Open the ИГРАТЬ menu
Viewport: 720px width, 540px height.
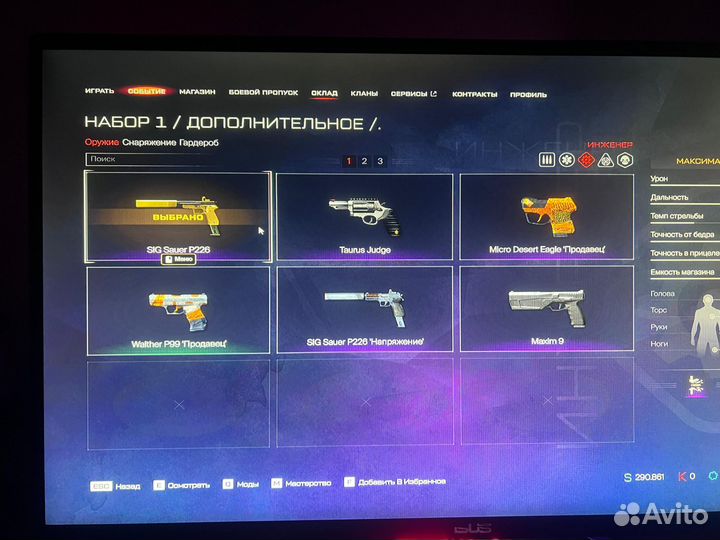(x=99, y=92)
